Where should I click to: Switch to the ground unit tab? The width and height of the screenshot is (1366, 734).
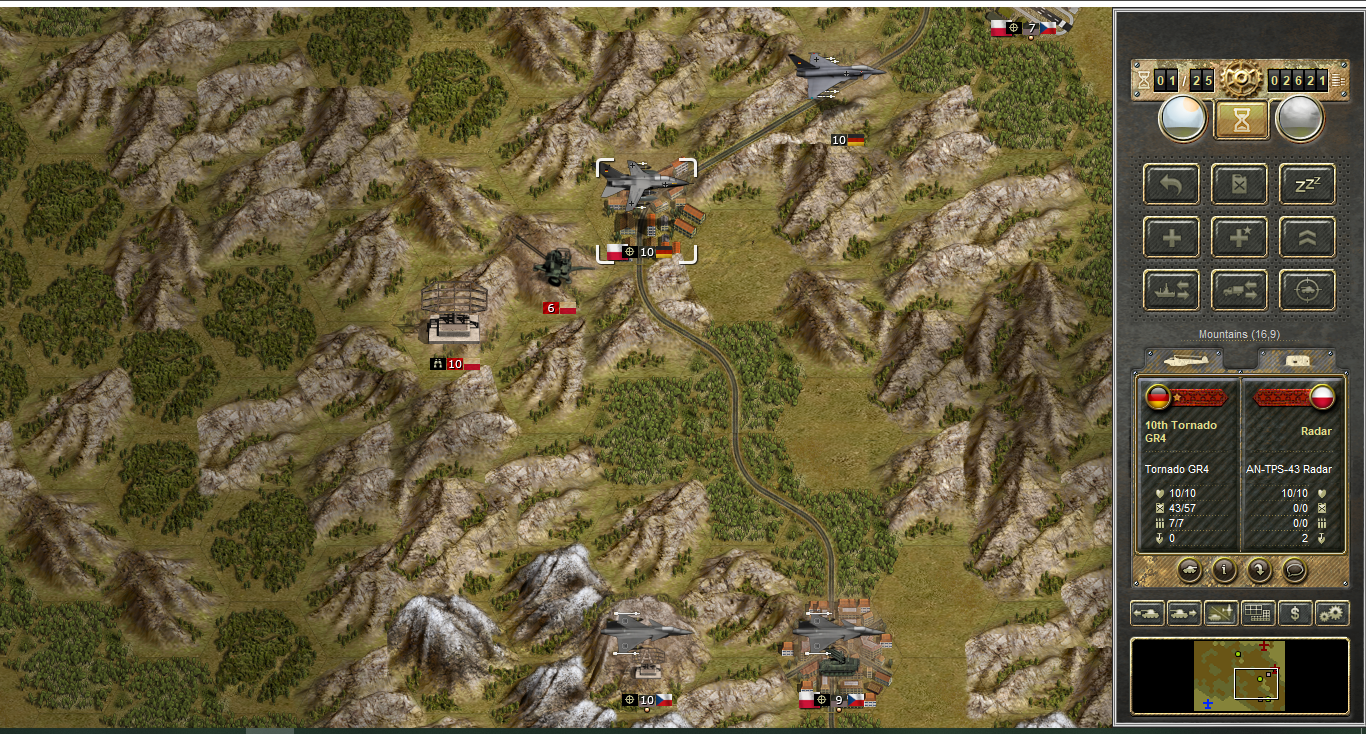tap(1295, 359)
